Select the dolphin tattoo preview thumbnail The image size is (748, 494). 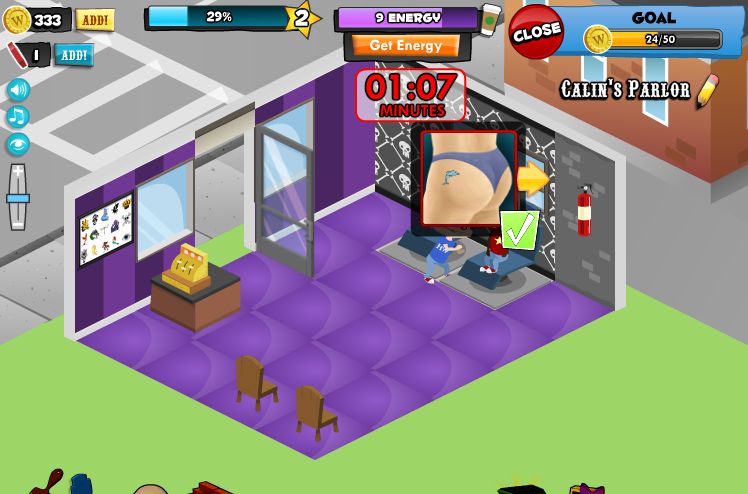tap(468, 178)
